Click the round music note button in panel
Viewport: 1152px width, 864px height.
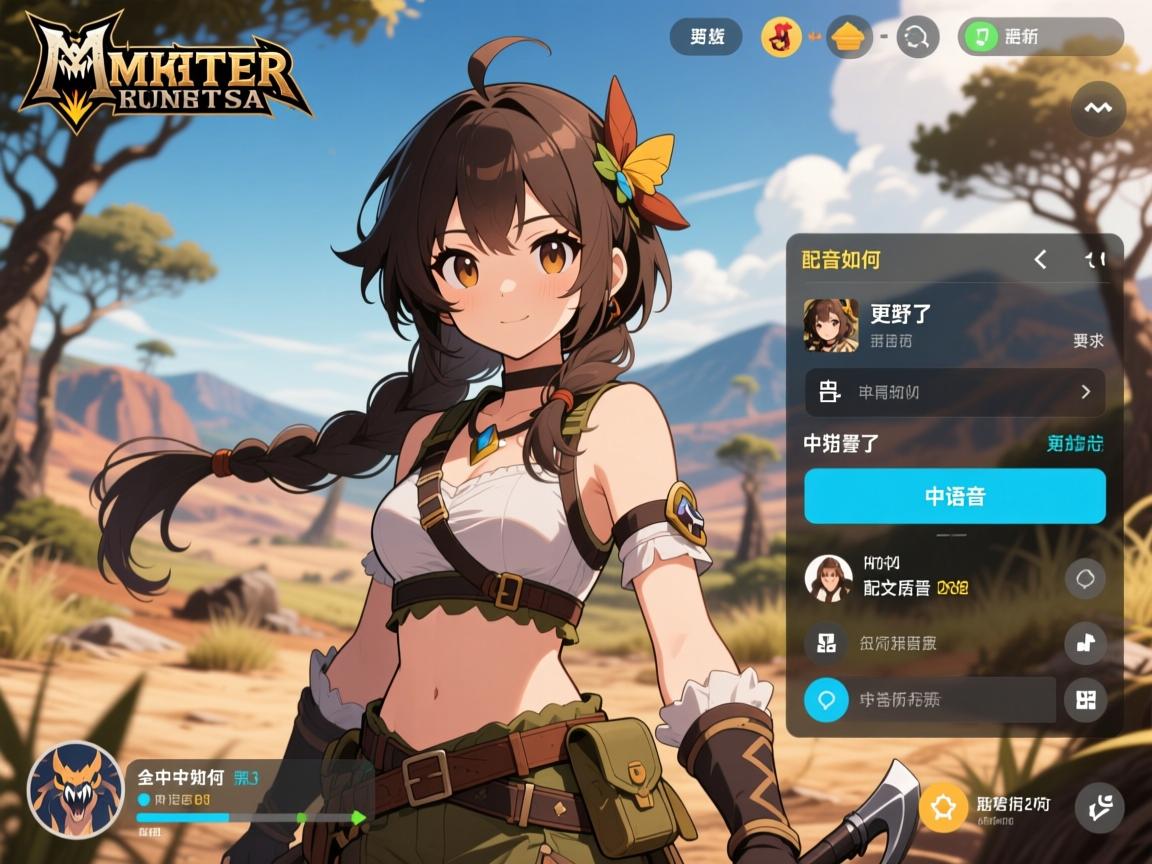(x=1085, y=643)
